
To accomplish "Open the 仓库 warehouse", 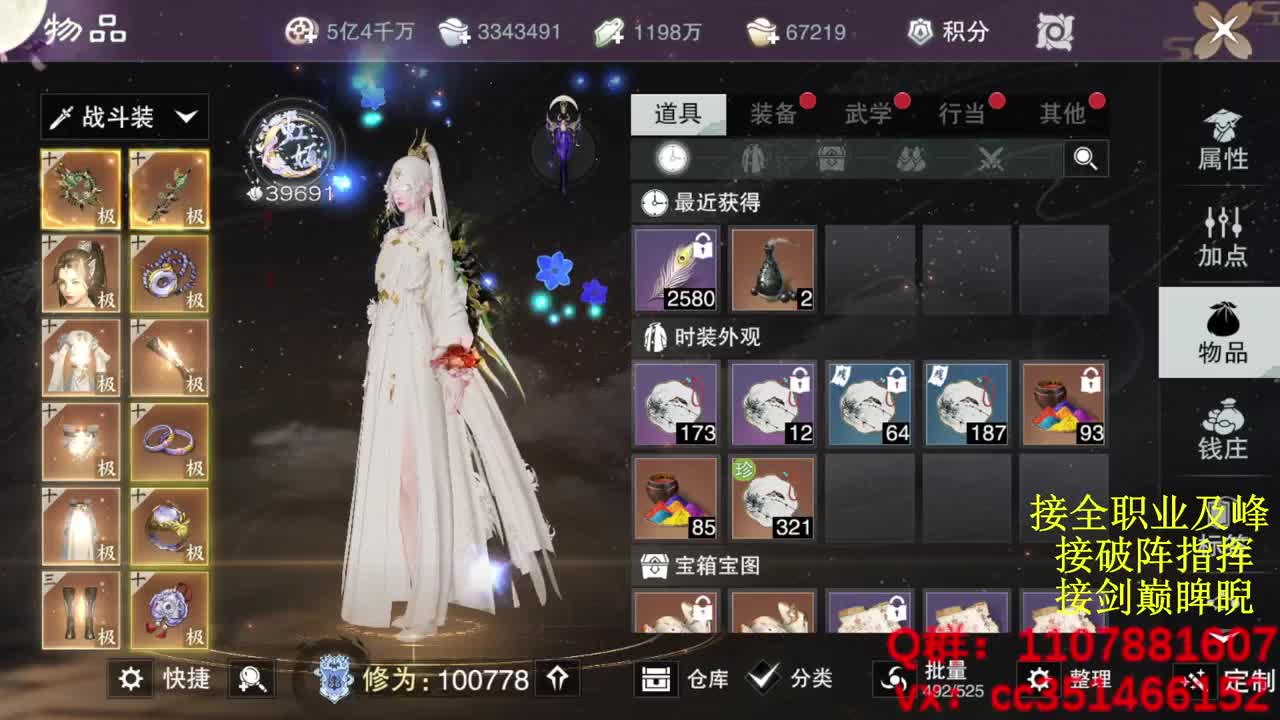I will [x=679, y=678].
